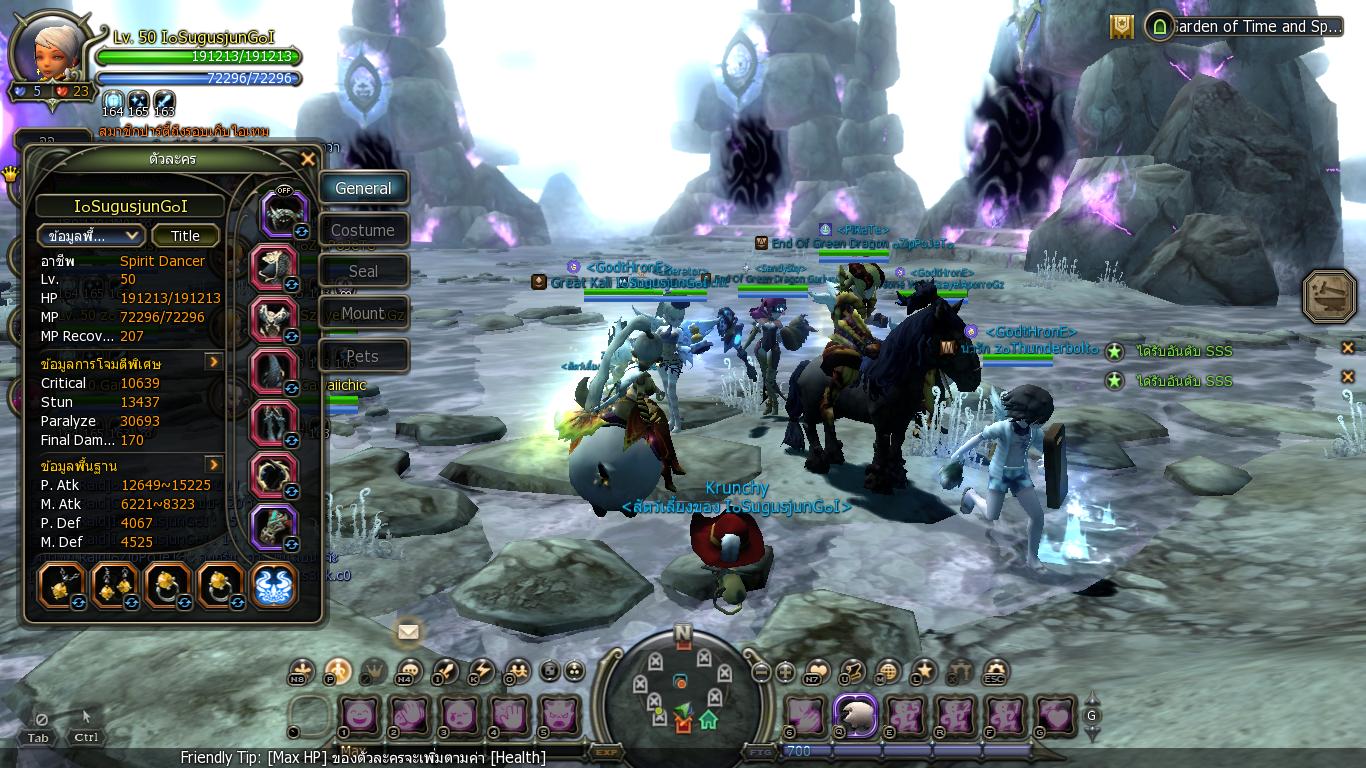
Task: Use the laughing face emote in slot 1
Action: coord(358,716)
